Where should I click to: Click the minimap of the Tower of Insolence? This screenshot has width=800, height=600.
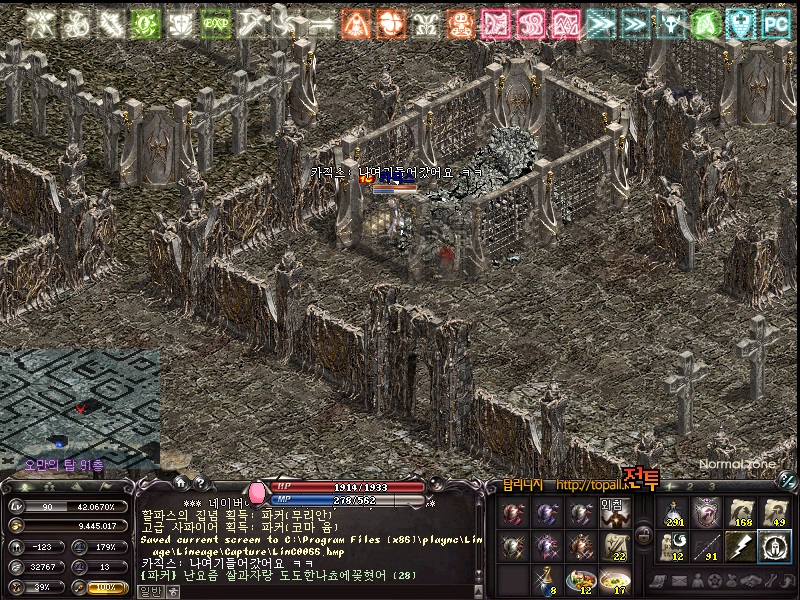[80, 400]
